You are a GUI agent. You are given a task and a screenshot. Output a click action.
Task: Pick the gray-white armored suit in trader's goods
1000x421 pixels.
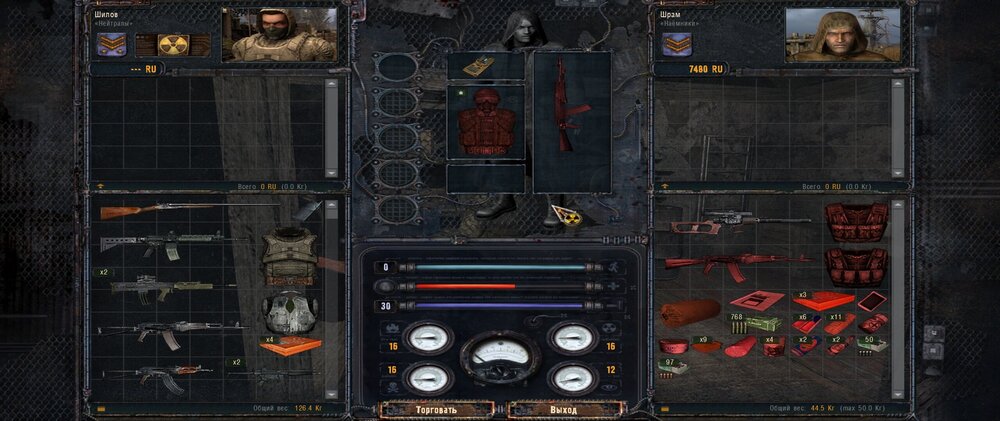(x=290, y=310)
